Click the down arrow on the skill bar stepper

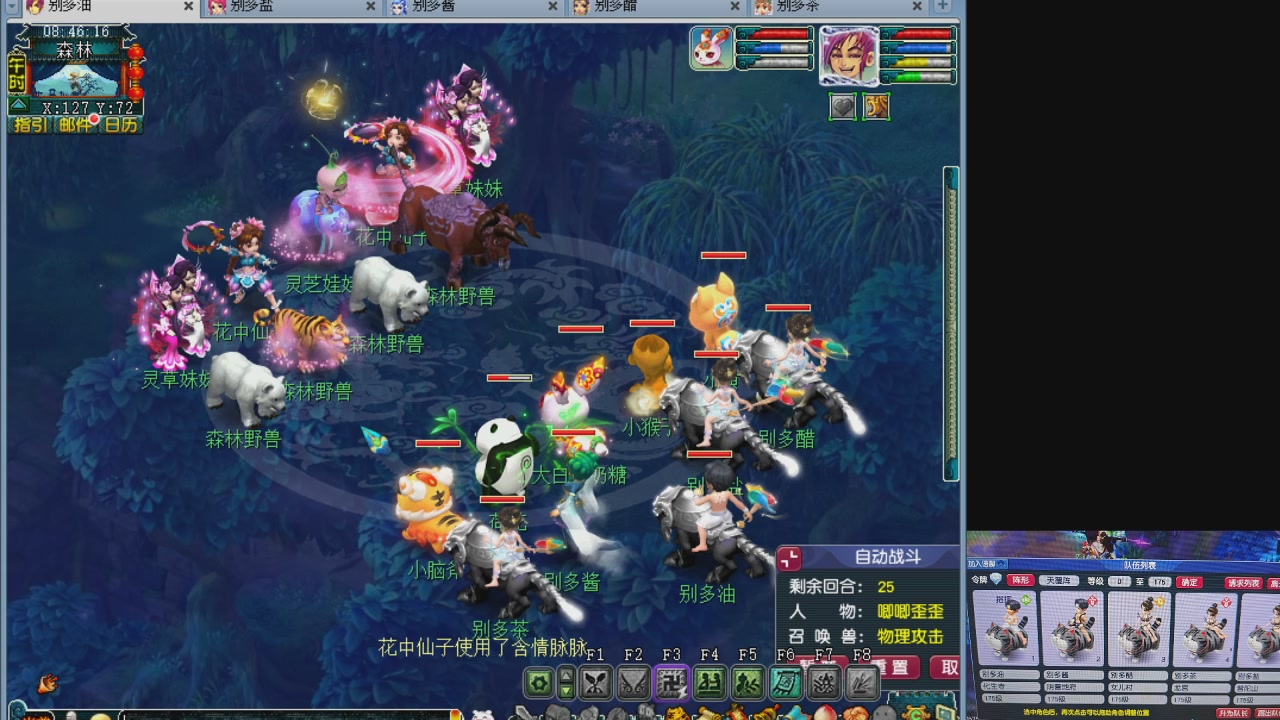point(566,689)
